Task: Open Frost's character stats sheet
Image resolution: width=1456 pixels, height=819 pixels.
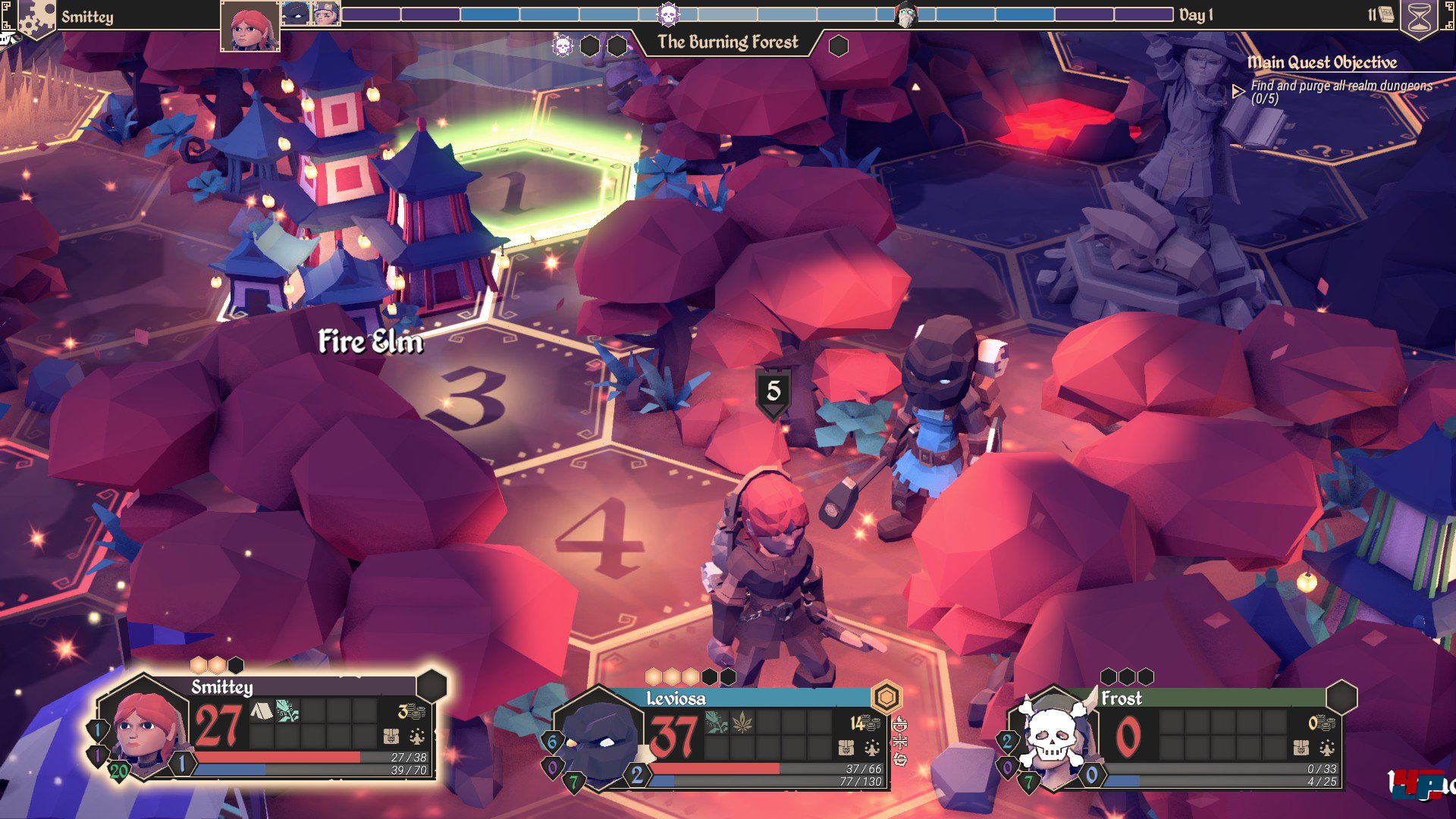Action: (x=1327, y=748)
